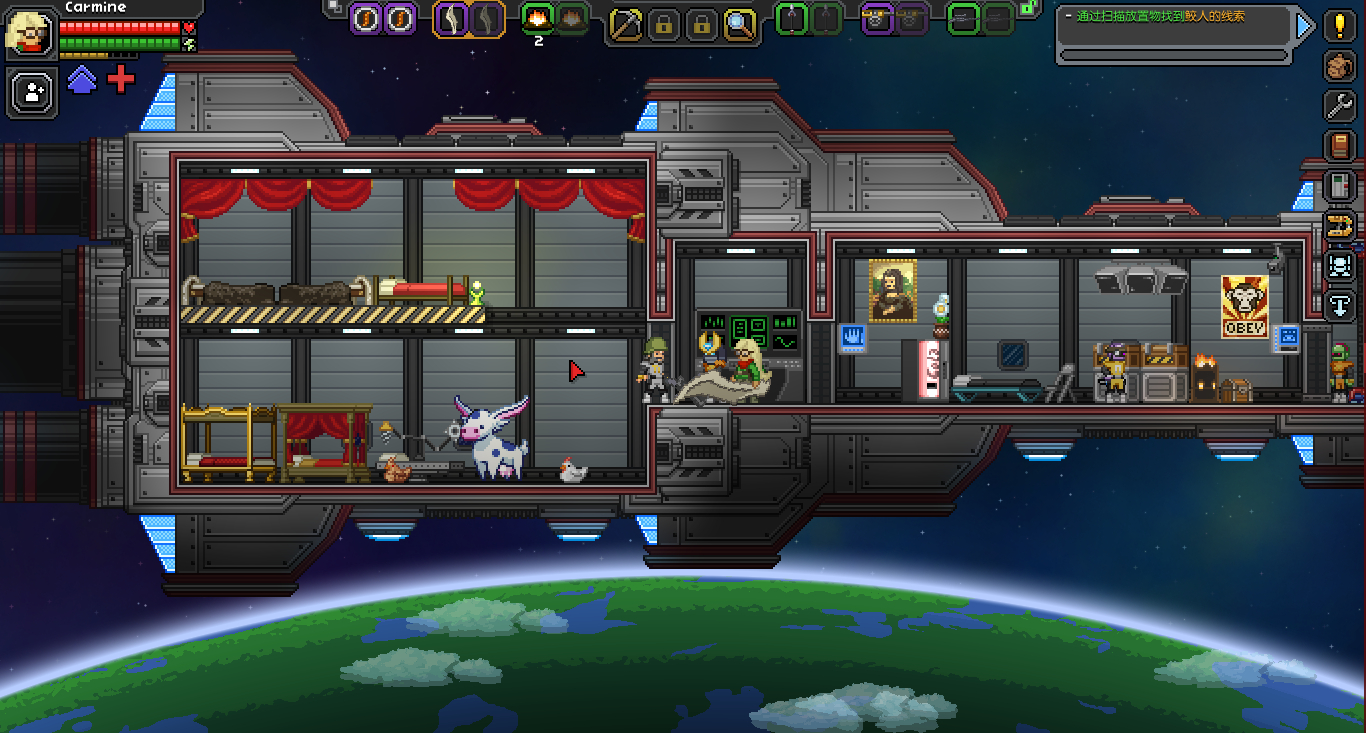Select the campfire hotbar slot
Image resolution: width=1370 pixels, height=733 pixels.
(x=539, y=17)
